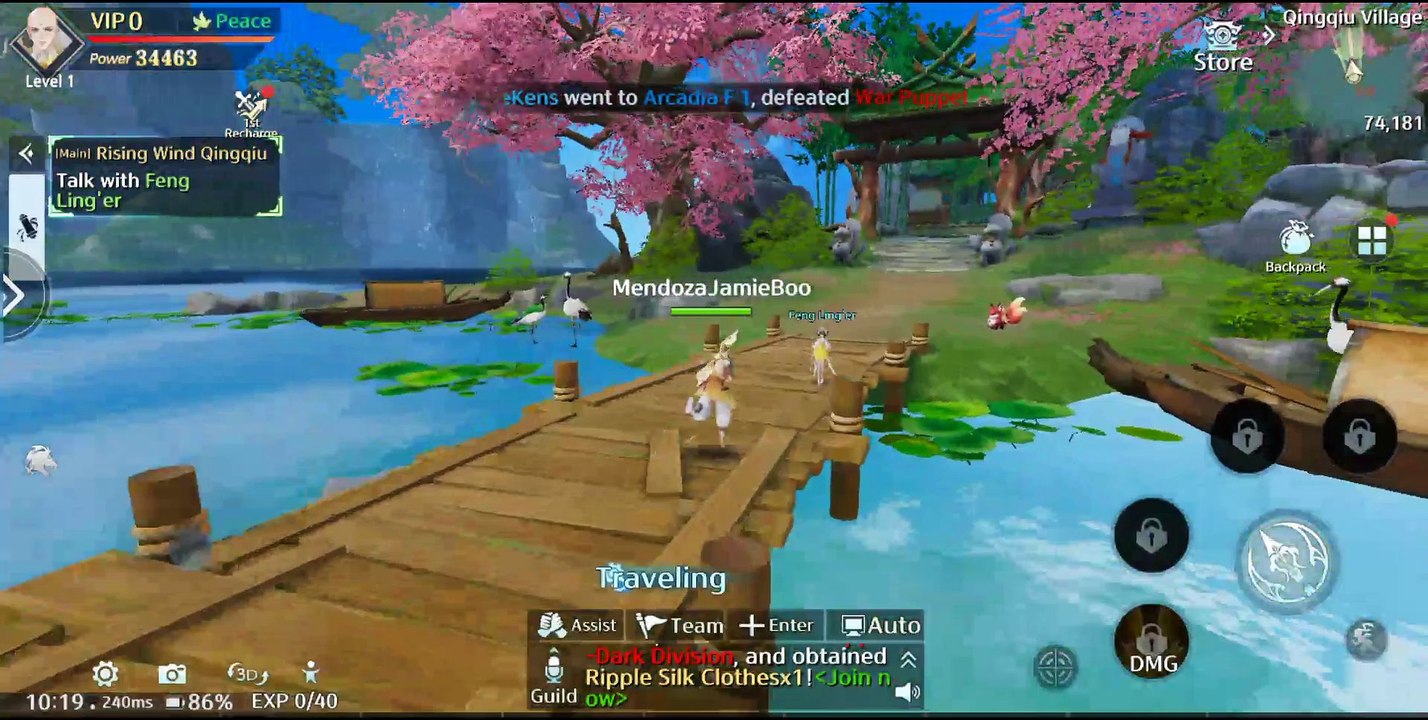Screen dimensions: 1428x720
Task: Click the Enter button
Action: [x=777, y=626]
